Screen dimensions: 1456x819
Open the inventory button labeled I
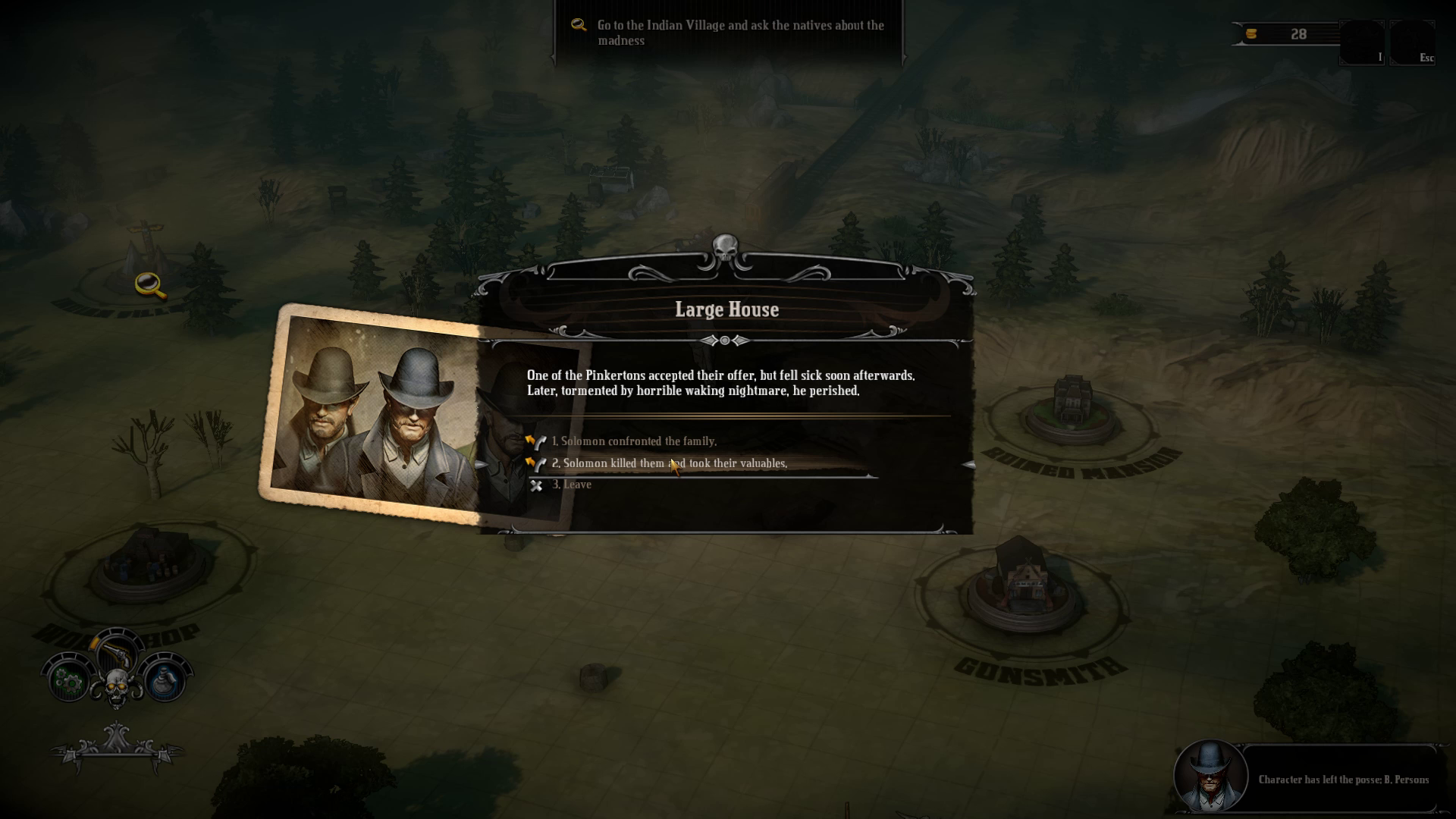pyautogui.click(x=1362, y=42)
